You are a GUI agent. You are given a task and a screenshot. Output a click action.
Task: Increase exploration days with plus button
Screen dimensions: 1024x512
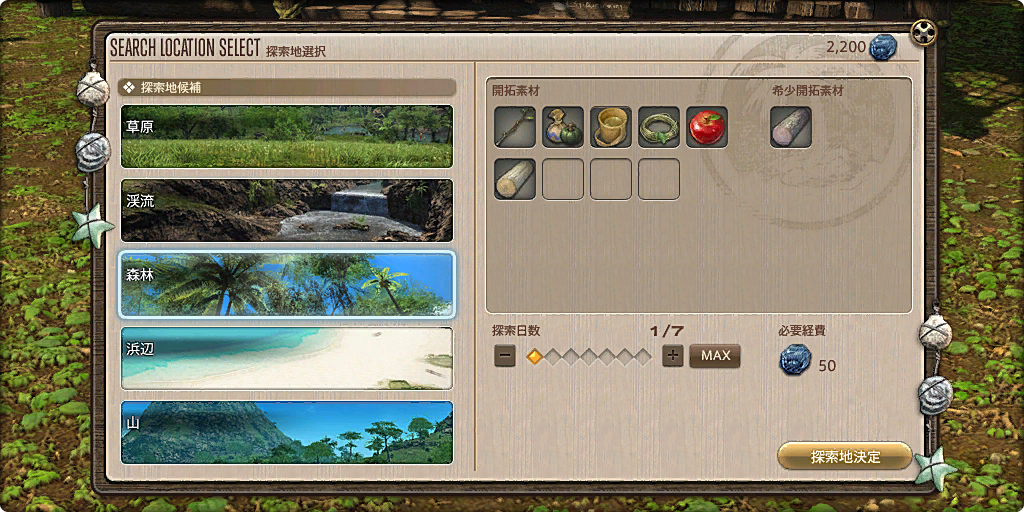(673, 356)
